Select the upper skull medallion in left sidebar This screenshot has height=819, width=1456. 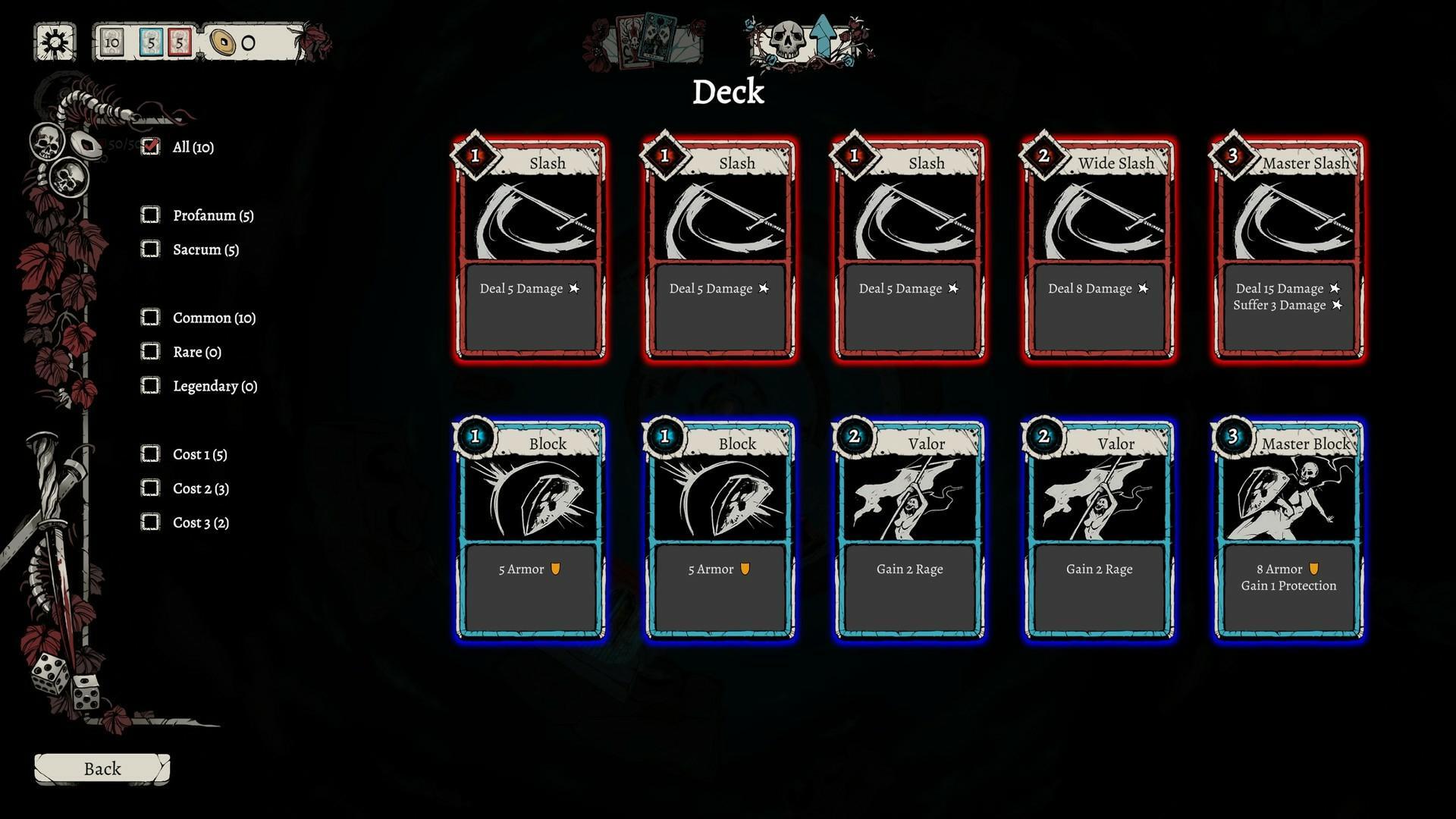point(45,143)
